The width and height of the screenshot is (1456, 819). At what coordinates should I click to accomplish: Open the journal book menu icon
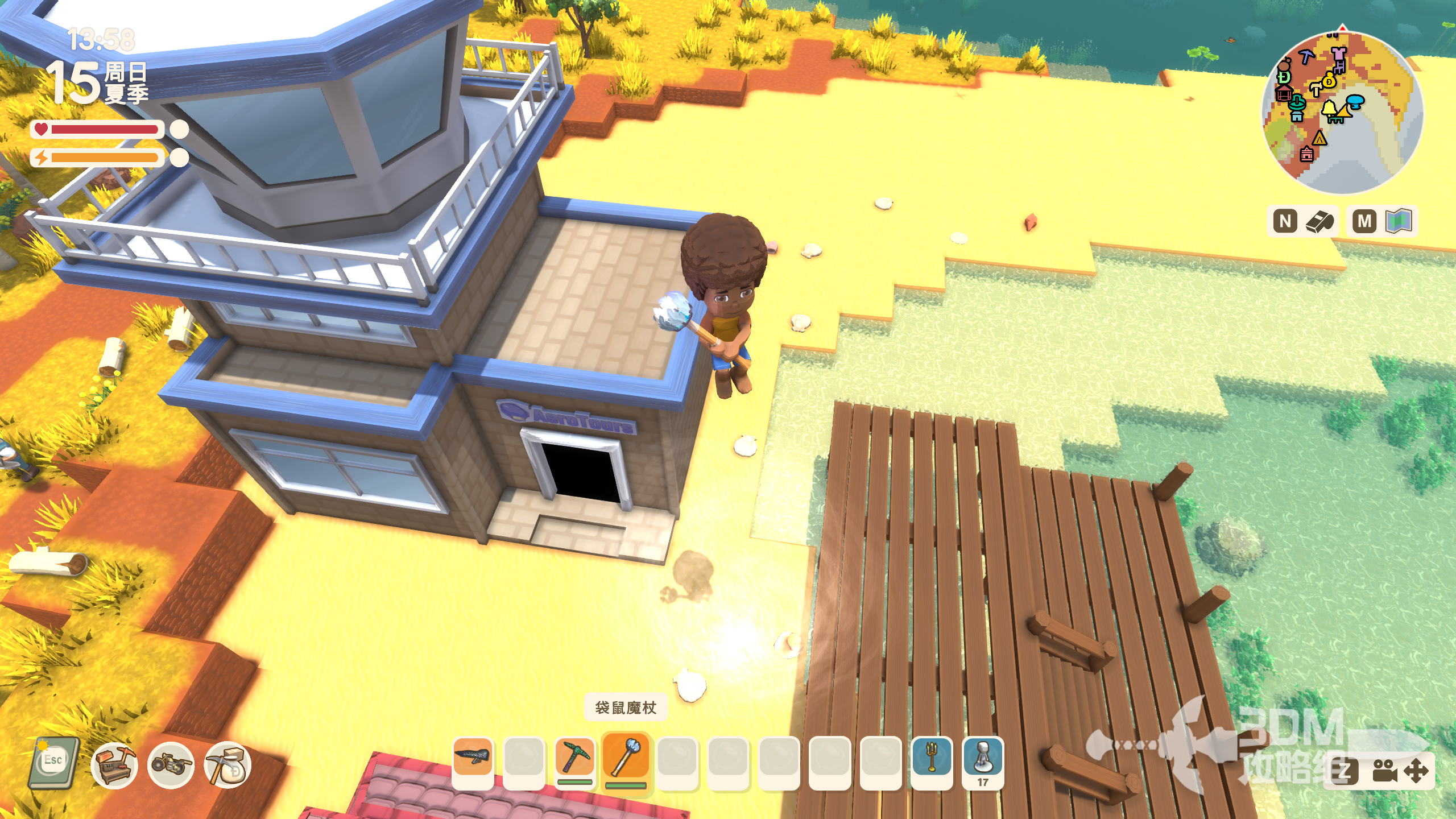coord(54,763)
